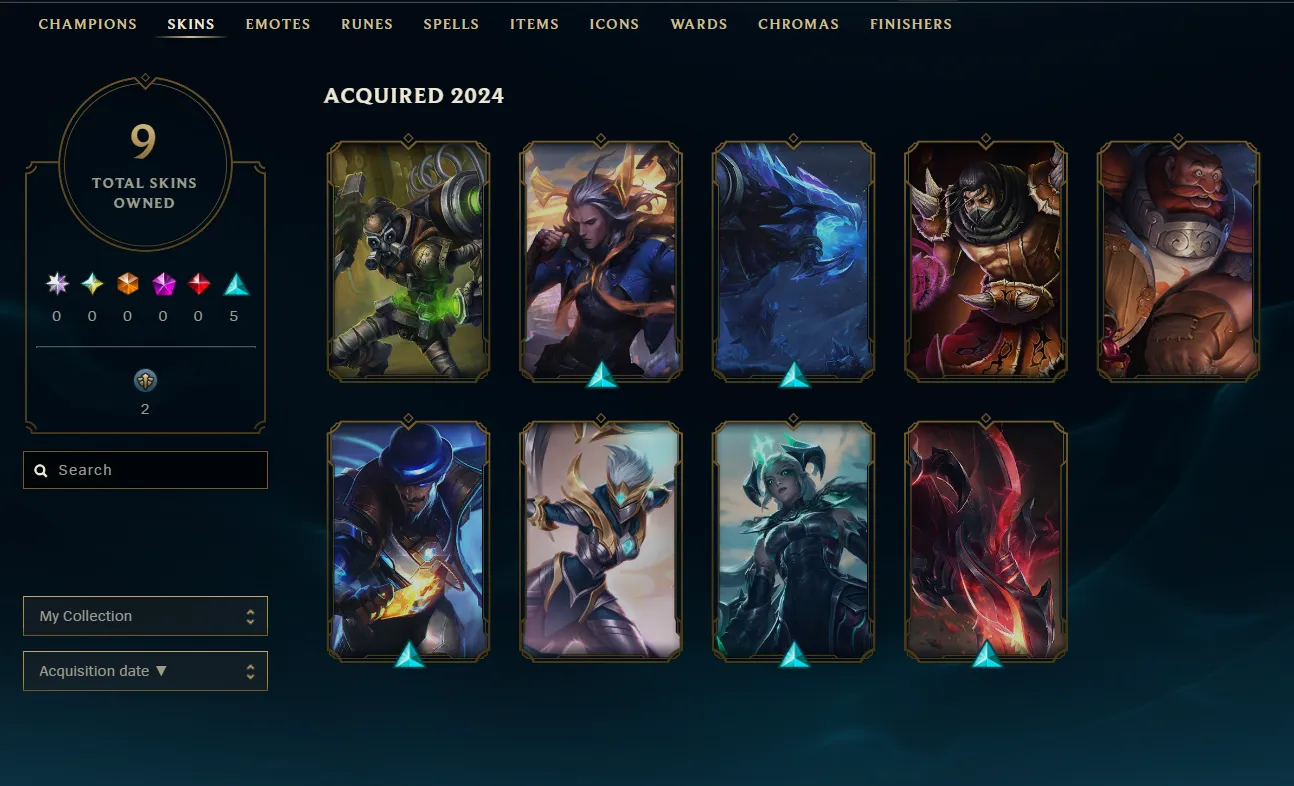Viewport: 1294px width, 786px height.
Task: Click the ACQUIRED 2024 heading
Action: tap(414, 96)
